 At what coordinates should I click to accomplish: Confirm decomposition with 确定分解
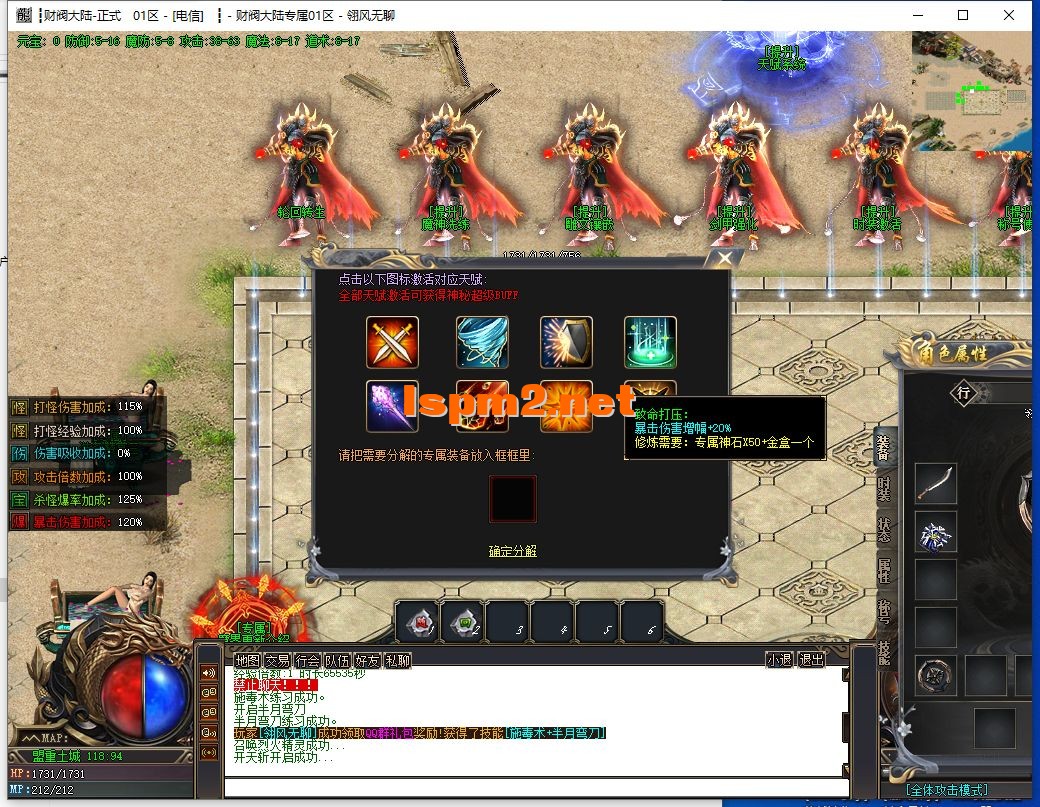point(512,551)
